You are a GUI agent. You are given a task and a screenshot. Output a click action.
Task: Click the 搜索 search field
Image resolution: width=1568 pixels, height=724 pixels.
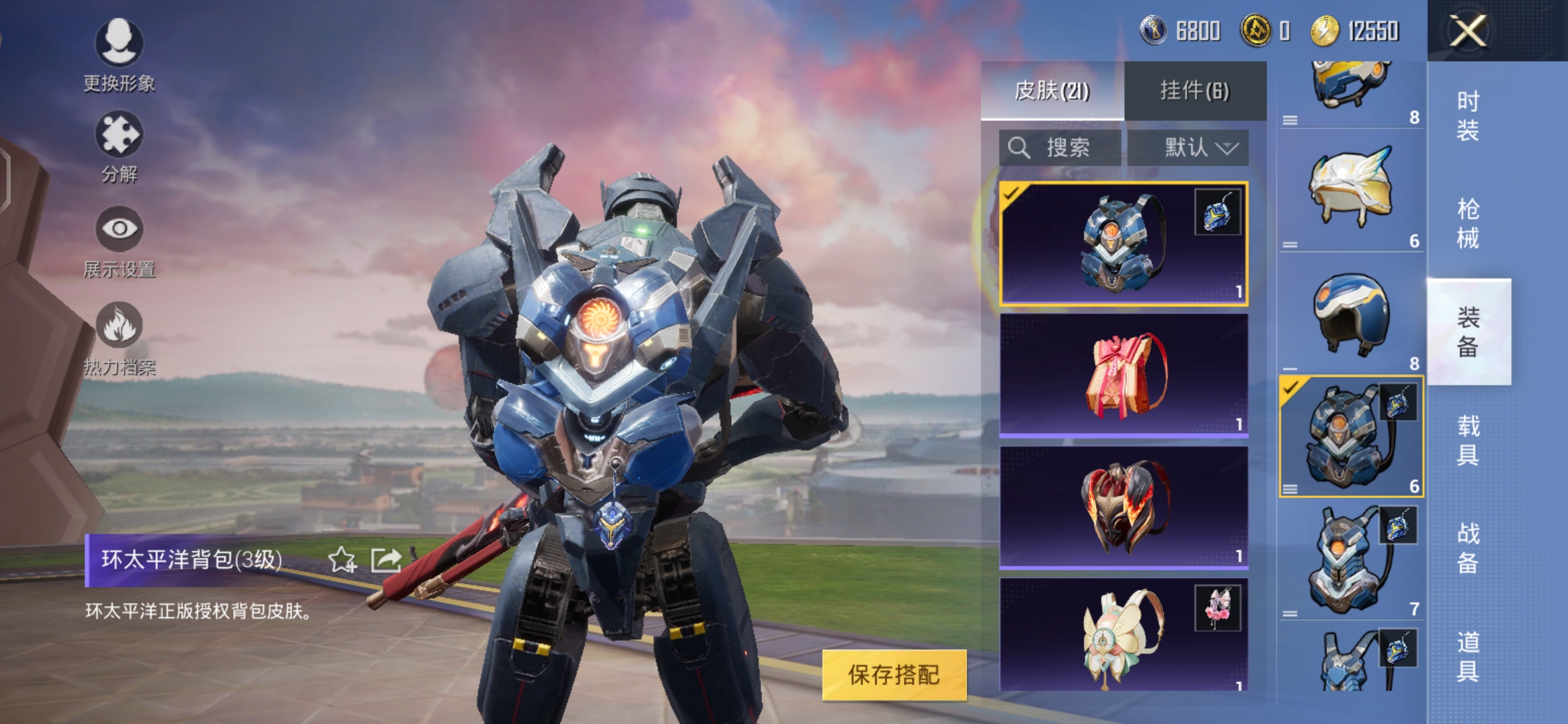1059,147
